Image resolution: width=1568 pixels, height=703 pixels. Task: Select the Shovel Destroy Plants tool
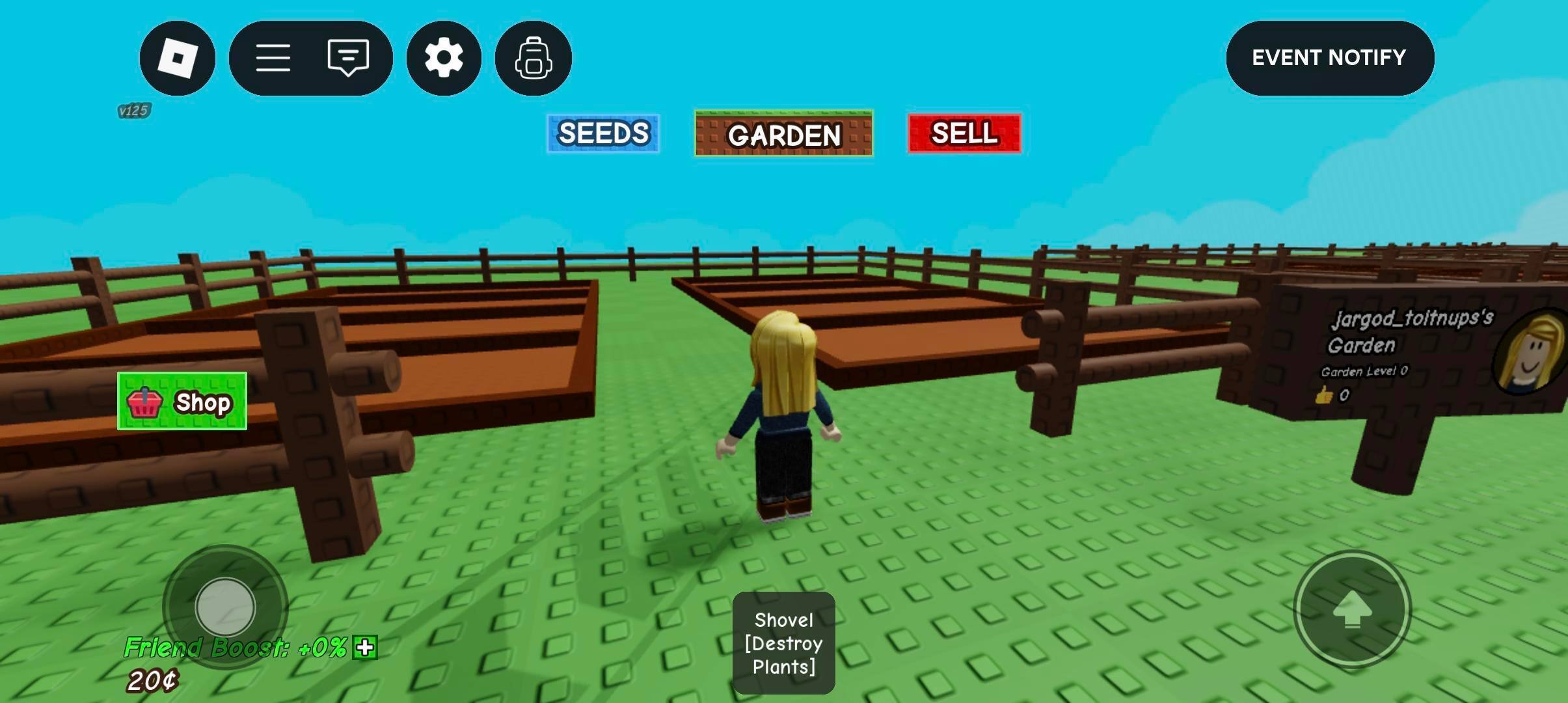[x=783, y=643]
